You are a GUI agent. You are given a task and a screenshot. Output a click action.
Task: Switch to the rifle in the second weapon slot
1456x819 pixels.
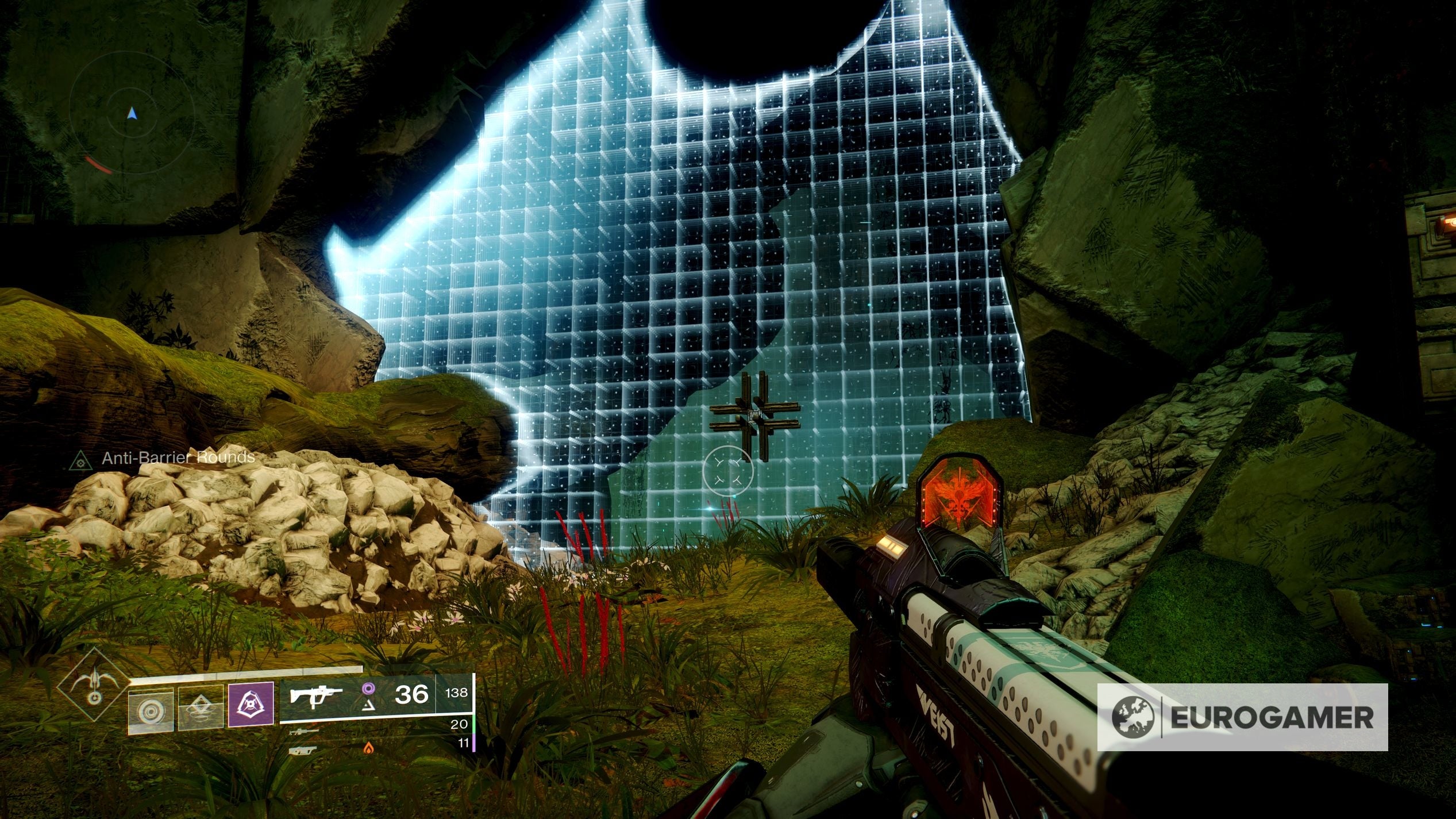click(x=304, y=732)
